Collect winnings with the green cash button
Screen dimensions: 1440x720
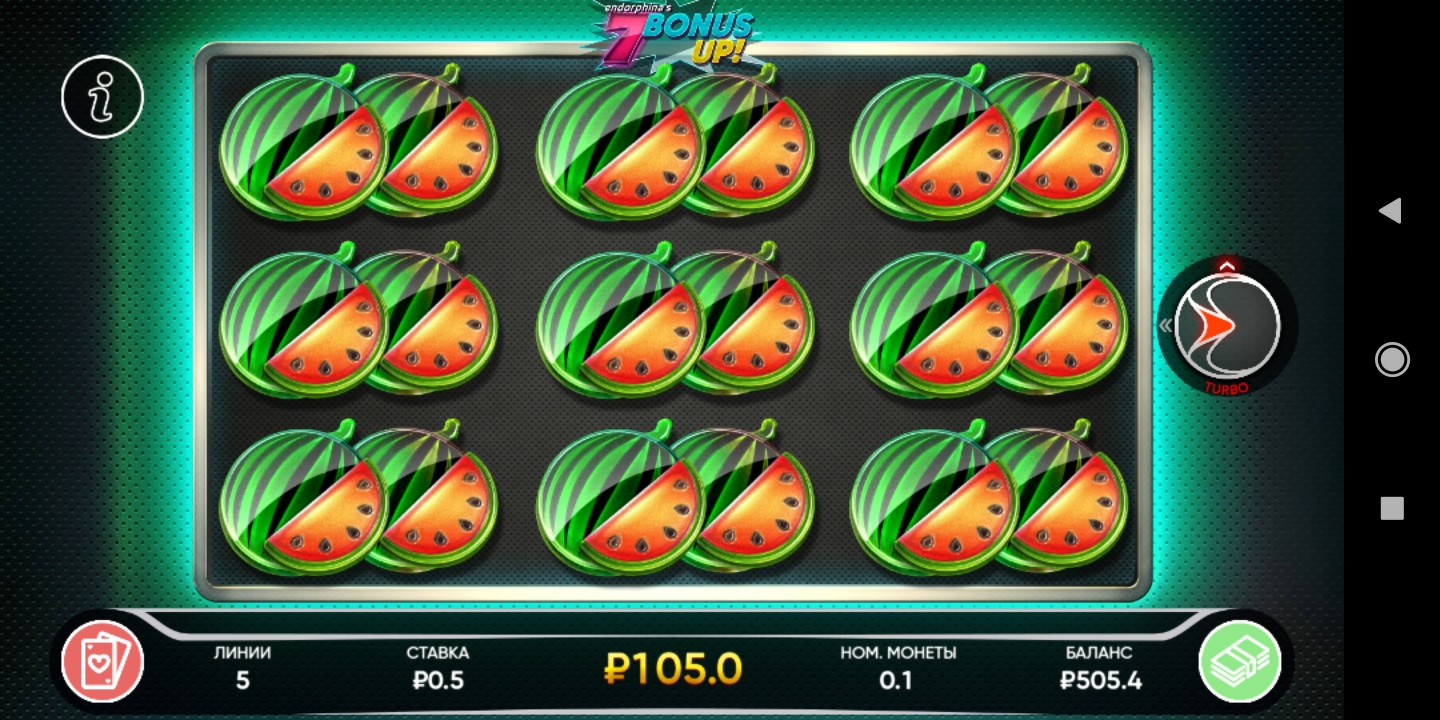click(1240, 661)
